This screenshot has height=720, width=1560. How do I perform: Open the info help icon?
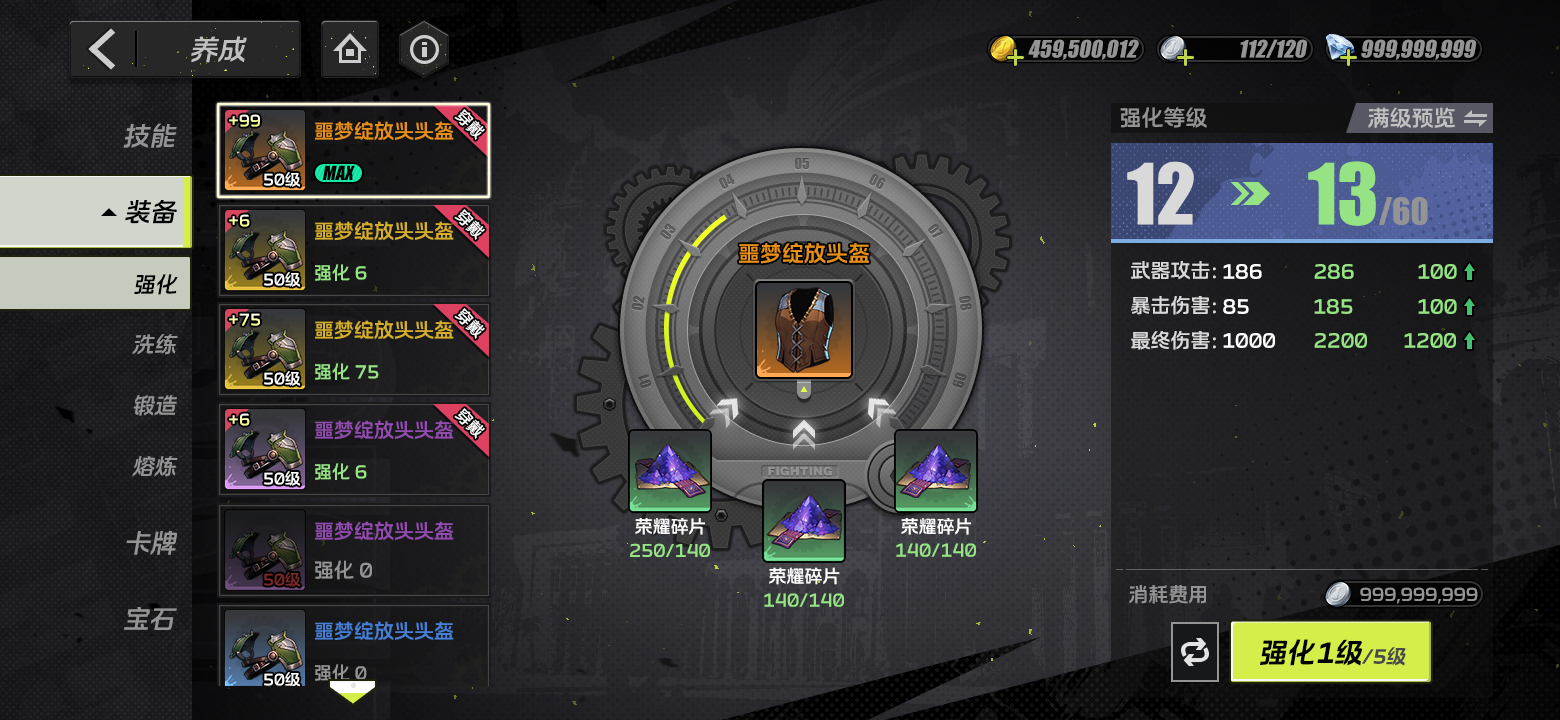(x=424, y=49)
